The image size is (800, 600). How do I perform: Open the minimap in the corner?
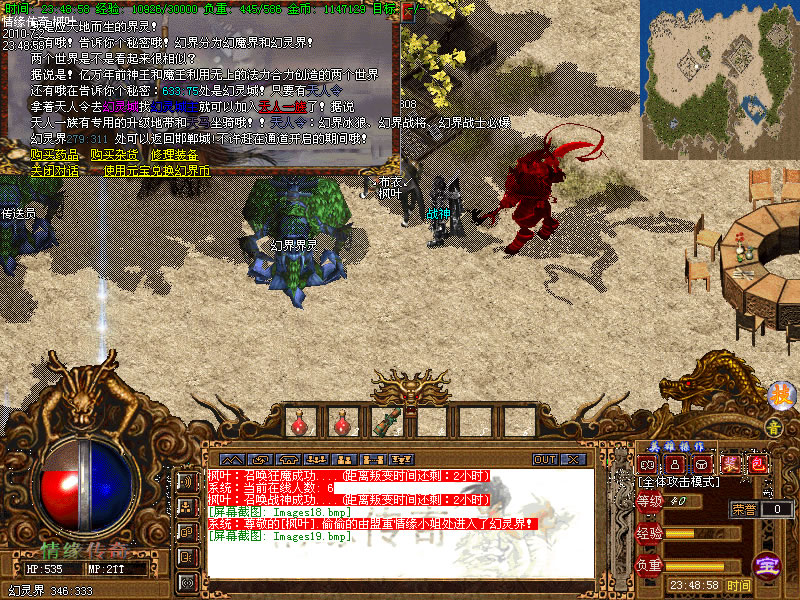[x=719, y=79]
